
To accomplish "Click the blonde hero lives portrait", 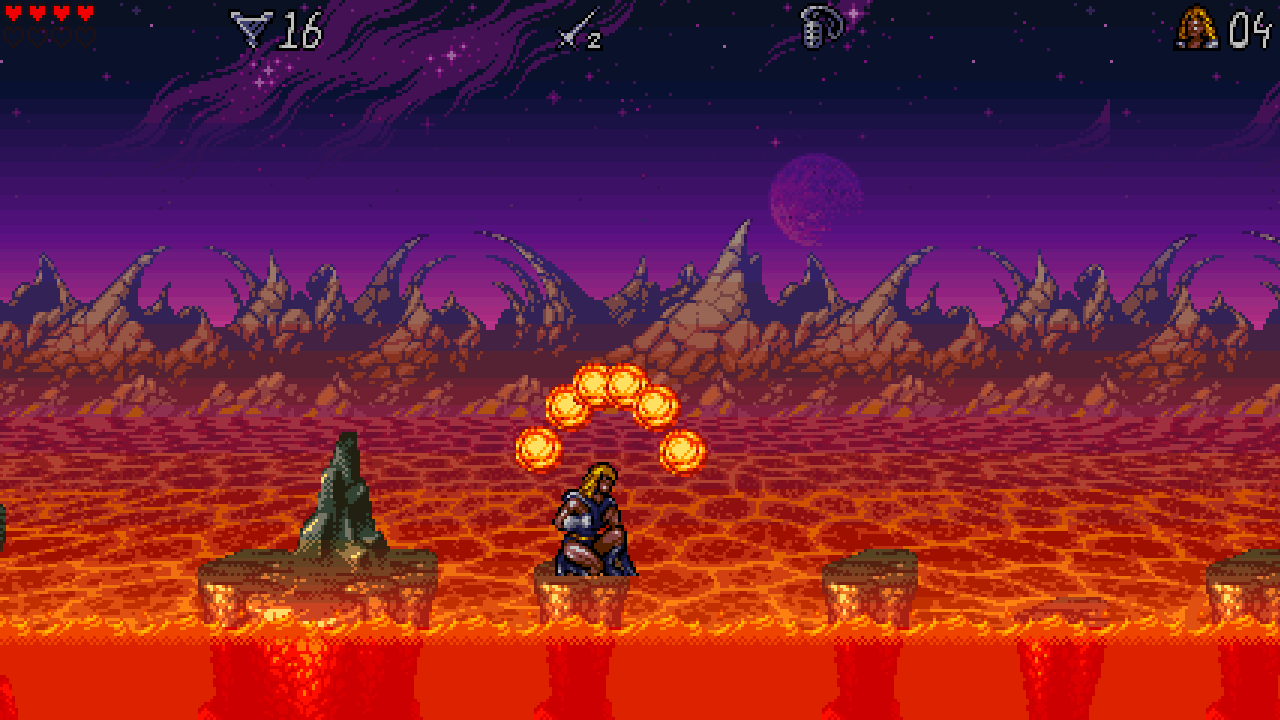I will pos(1196,28).
